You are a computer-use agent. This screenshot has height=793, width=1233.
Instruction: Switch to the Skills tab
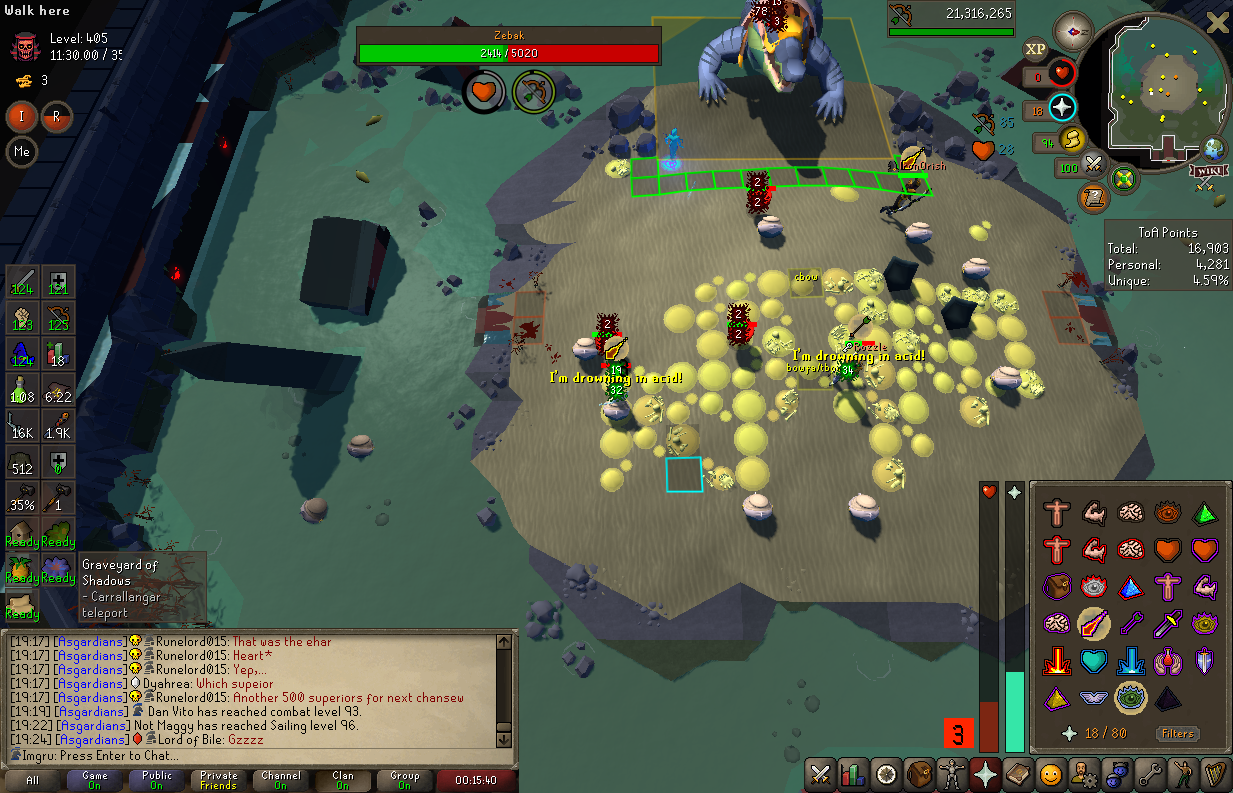(853, 774)
